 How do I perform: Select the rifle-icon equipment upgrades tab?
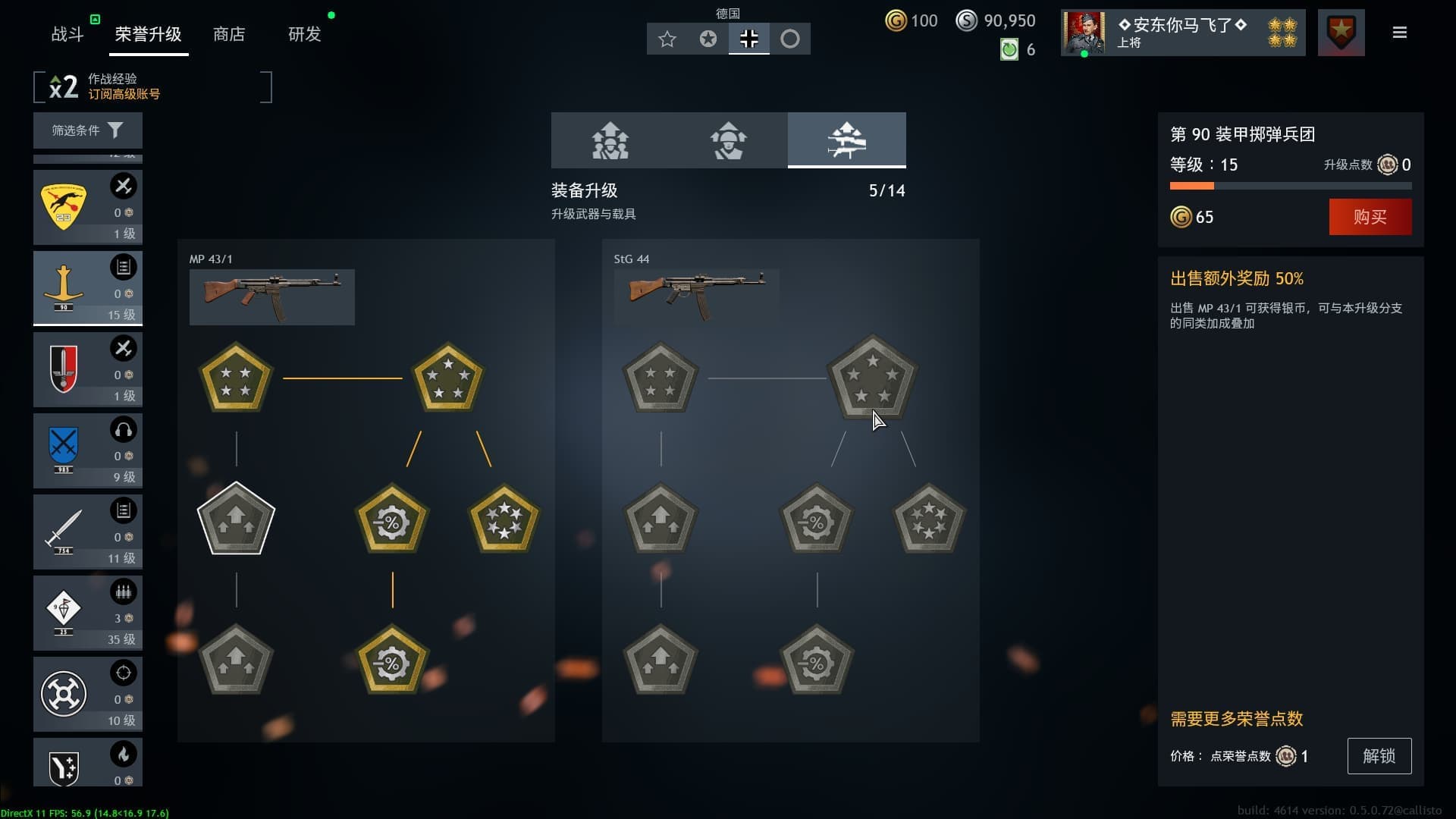pyautogui.click(x=847, y=140)
